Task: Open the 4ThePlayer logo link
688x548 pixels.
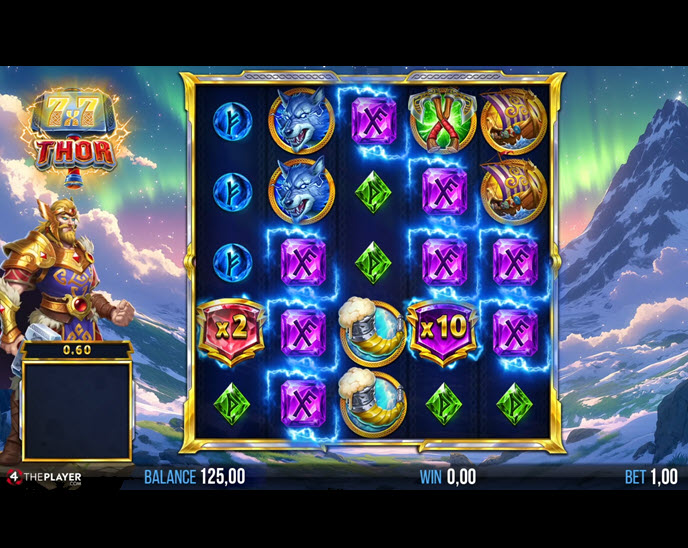Action: point(45,477)
